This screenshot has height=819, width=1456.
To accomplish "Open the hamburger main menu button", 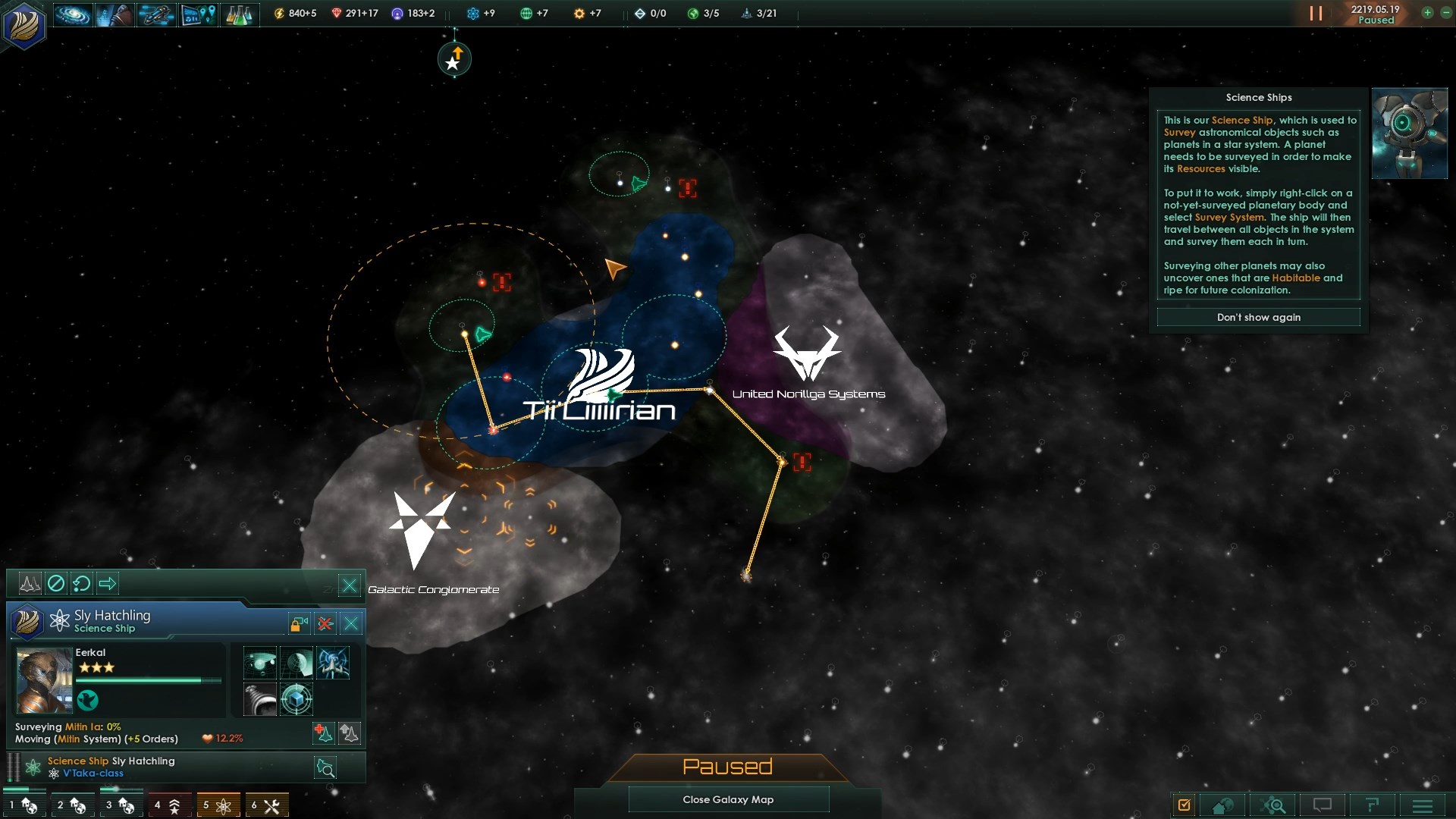I will tap(1423, 805).
